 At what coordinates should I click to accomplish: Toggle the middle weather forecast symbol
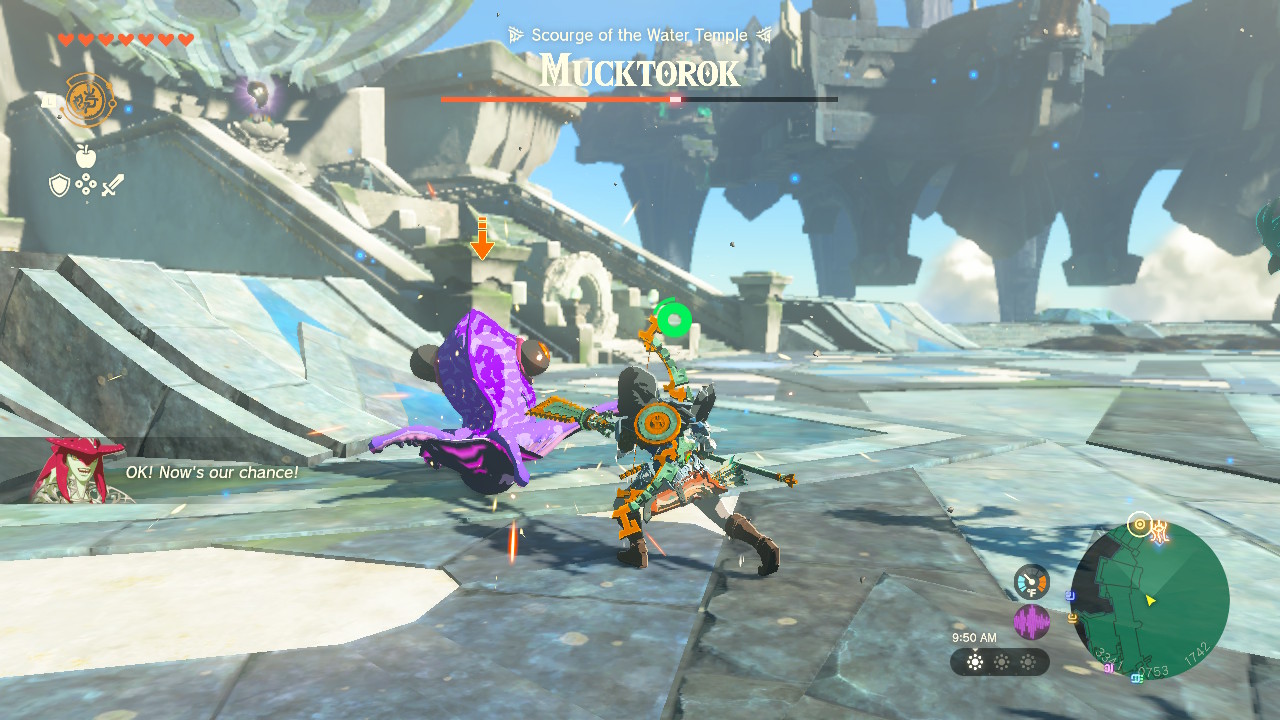point(1003,661)
